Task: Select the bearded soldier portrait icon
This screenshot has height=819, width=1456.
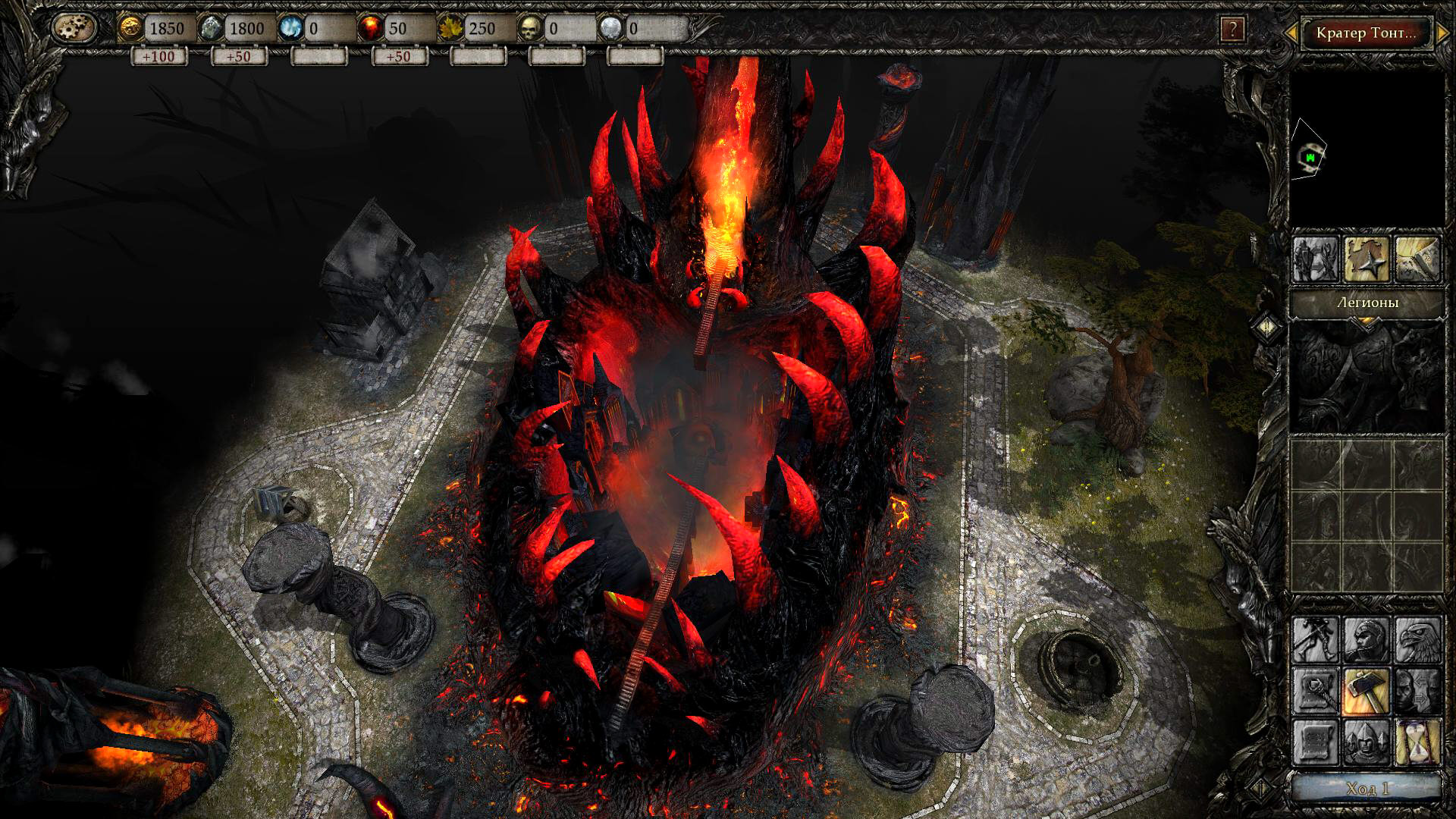Action: [x=1367, y=639]
